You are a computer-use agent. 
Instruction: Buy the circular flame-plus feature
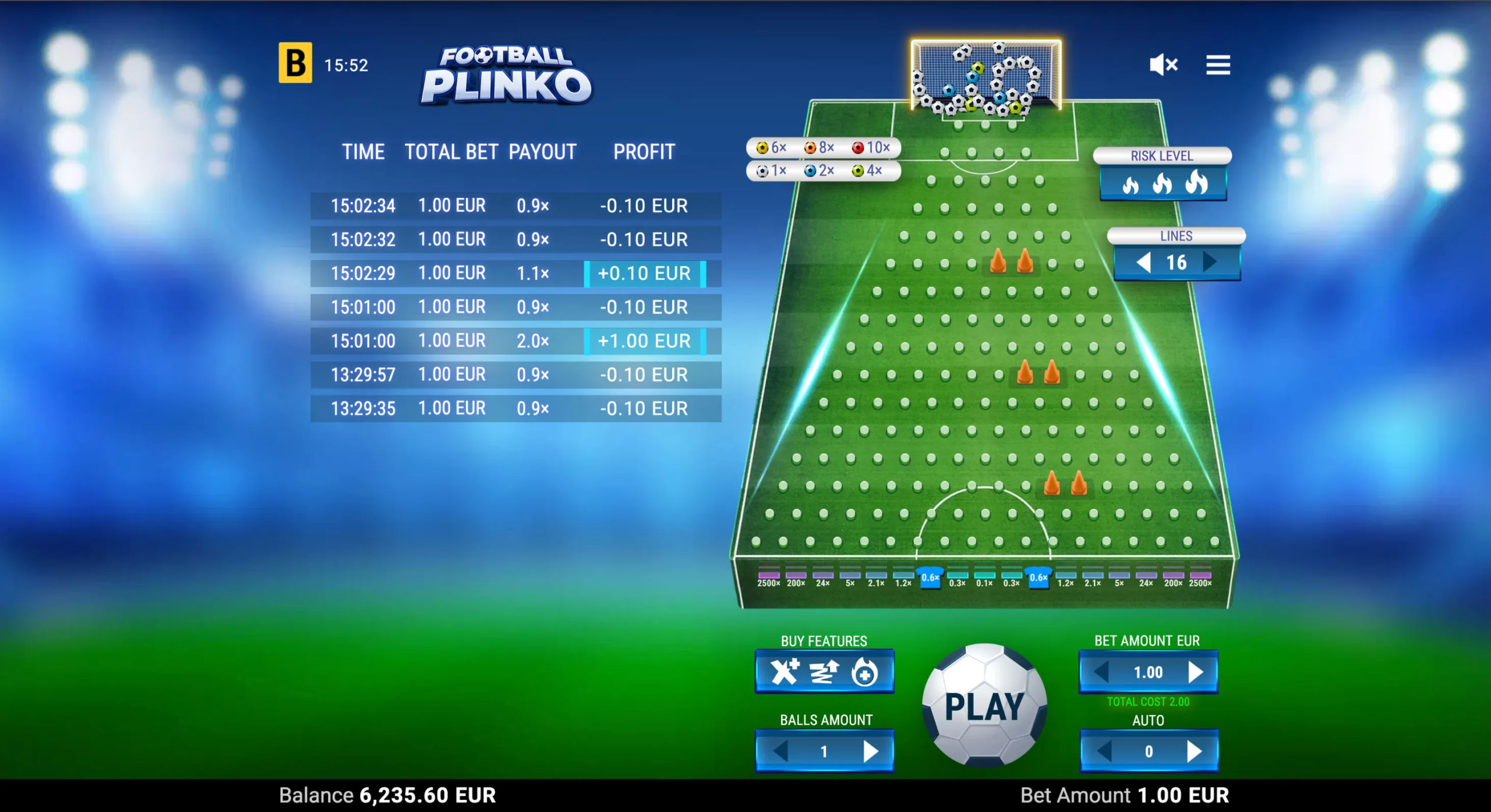(864, 673)
